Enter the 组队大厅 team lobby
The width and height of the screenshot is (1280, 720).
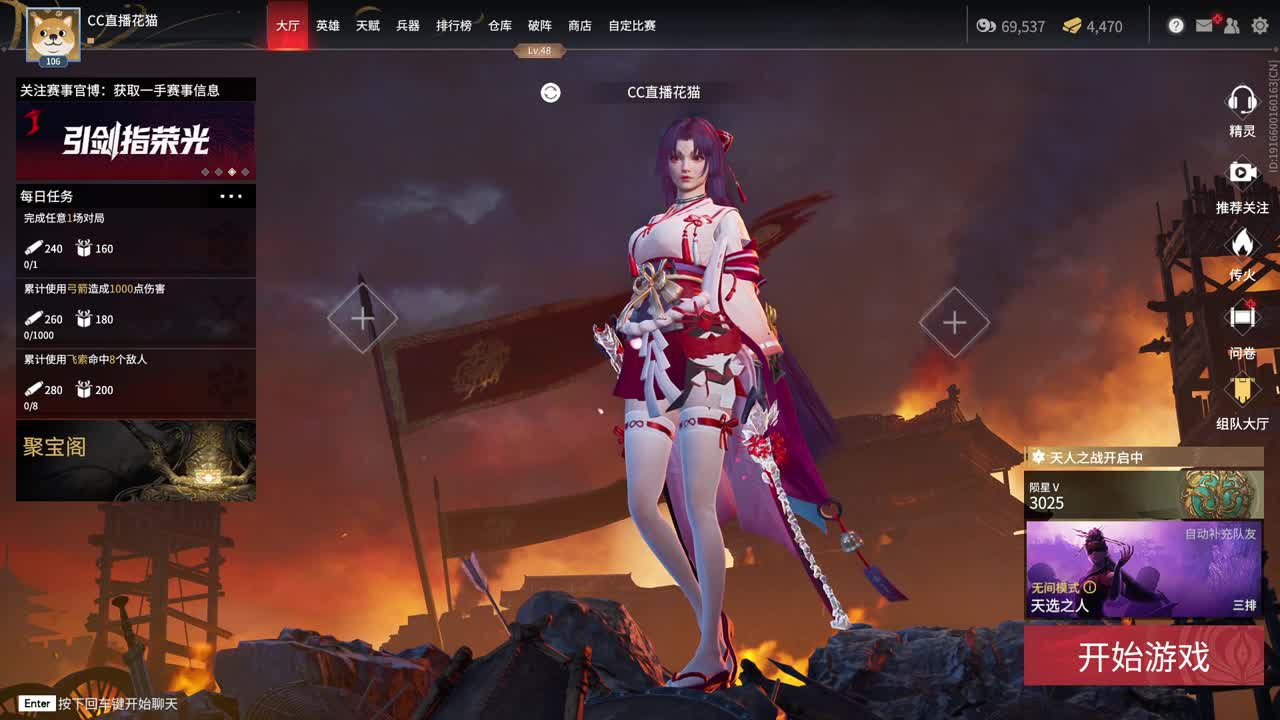click(x=1241, y=388)
